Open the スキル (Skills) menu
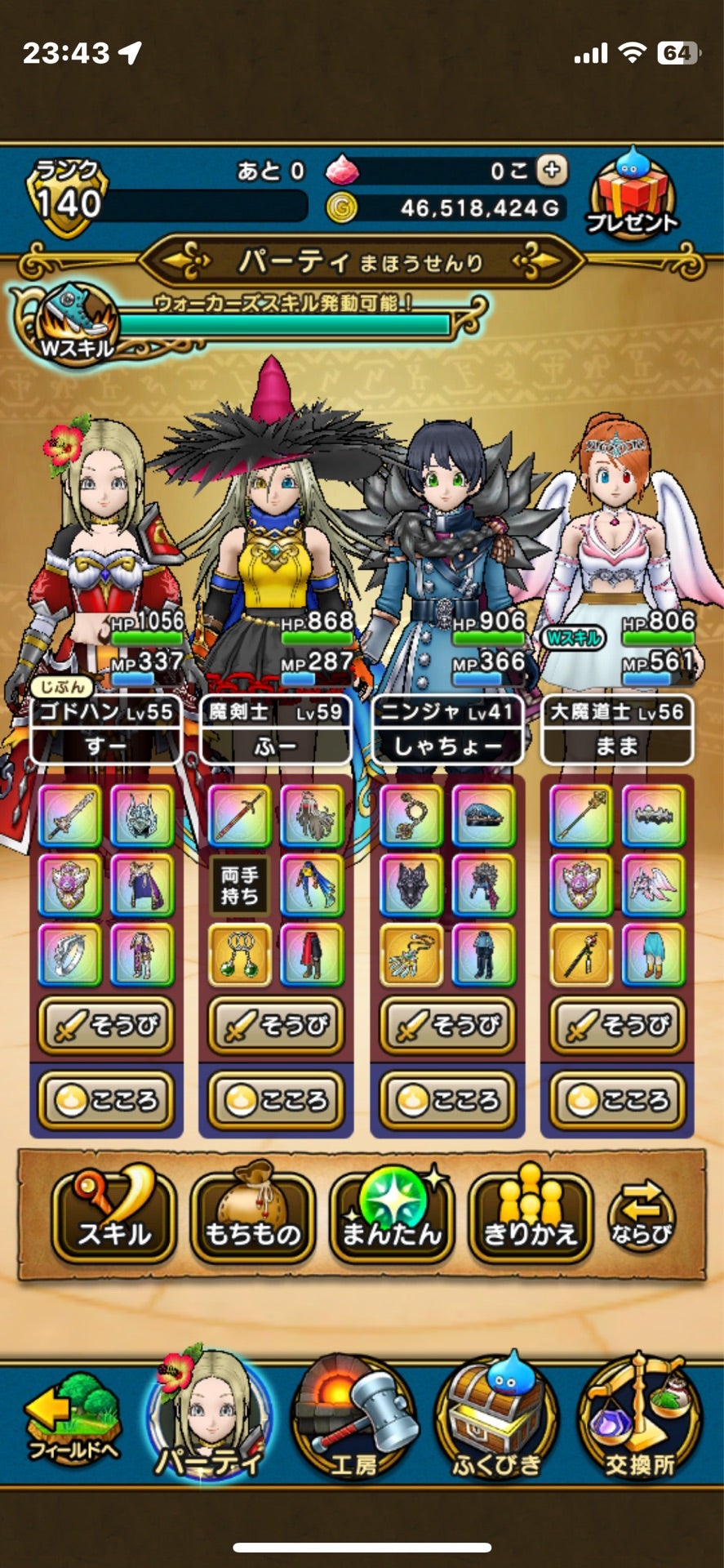 [x=113, y=1218]
